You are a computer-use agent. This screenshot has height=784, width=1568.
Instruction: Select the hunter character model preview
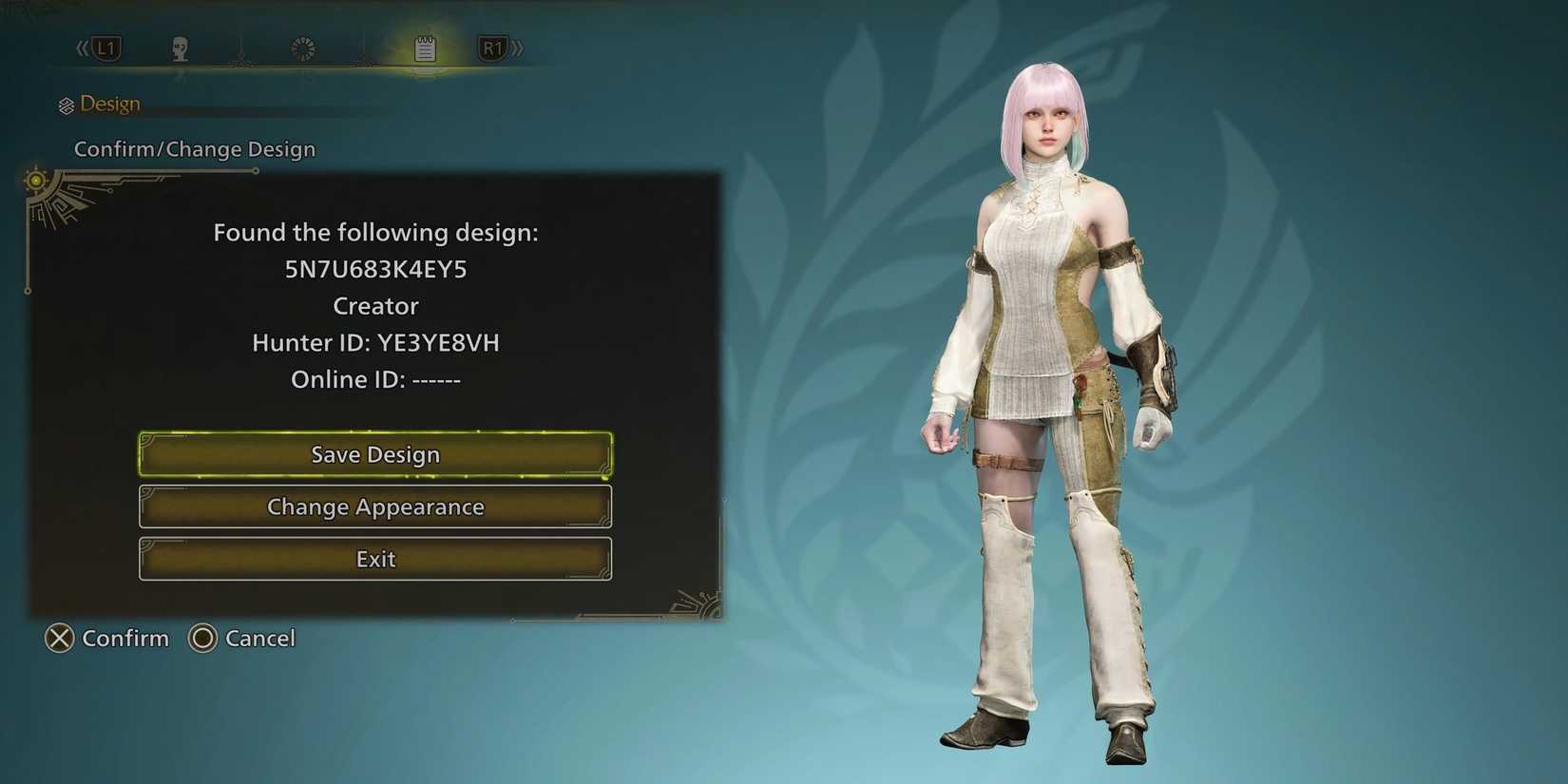(1045, 399)
